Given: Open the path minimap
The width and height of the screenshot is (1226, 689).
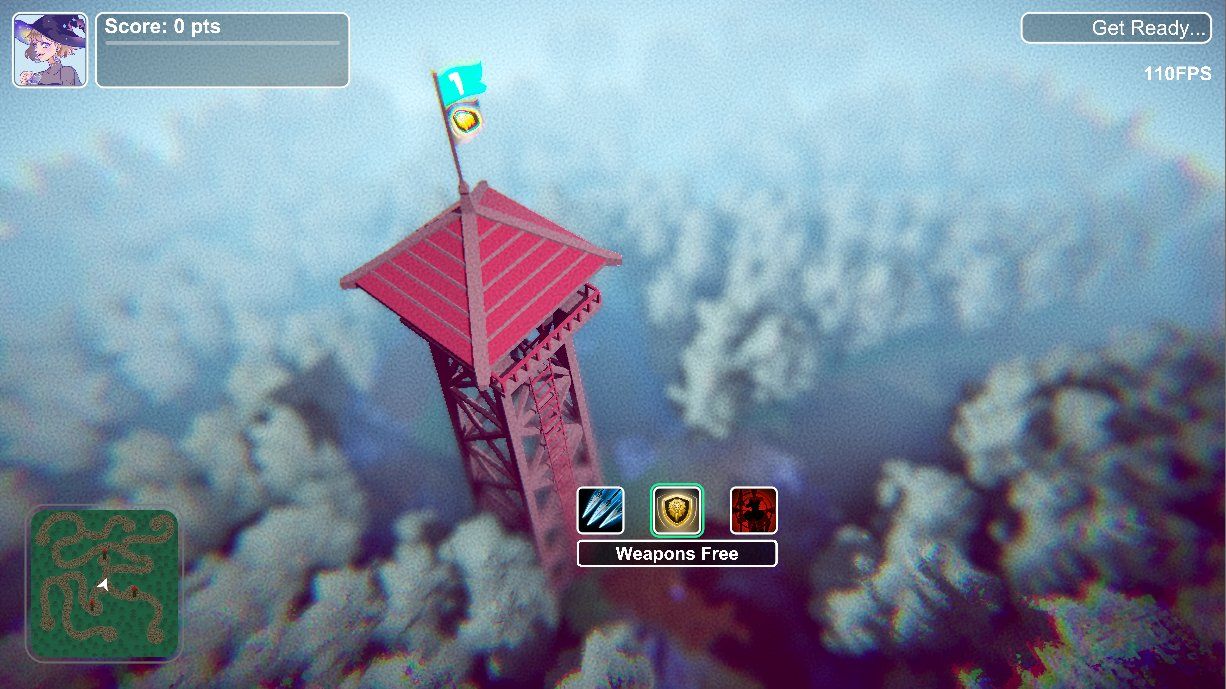Looking at the screenshot, I should [x=104, y=584].
